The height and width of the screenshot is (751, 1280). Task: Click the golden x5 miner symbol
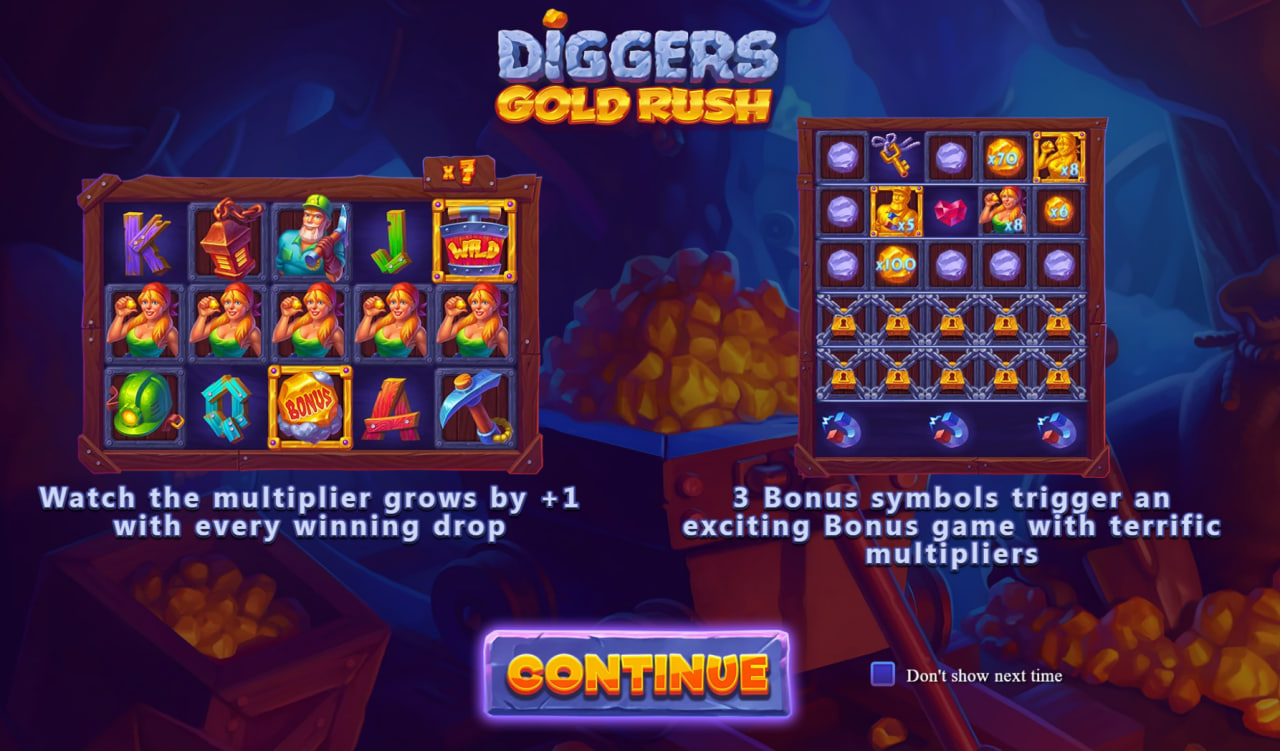point(897,212)
